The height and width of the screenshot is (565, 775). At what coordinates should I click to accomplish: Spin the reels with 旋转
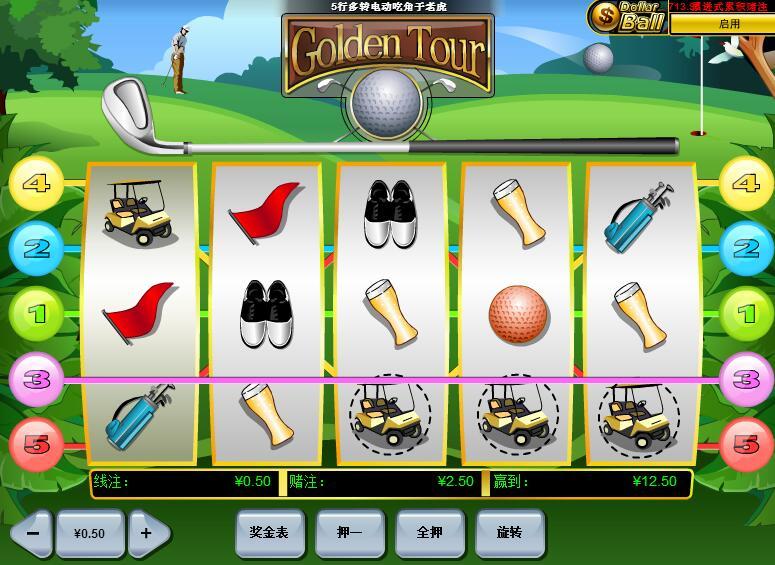point(509,533)
